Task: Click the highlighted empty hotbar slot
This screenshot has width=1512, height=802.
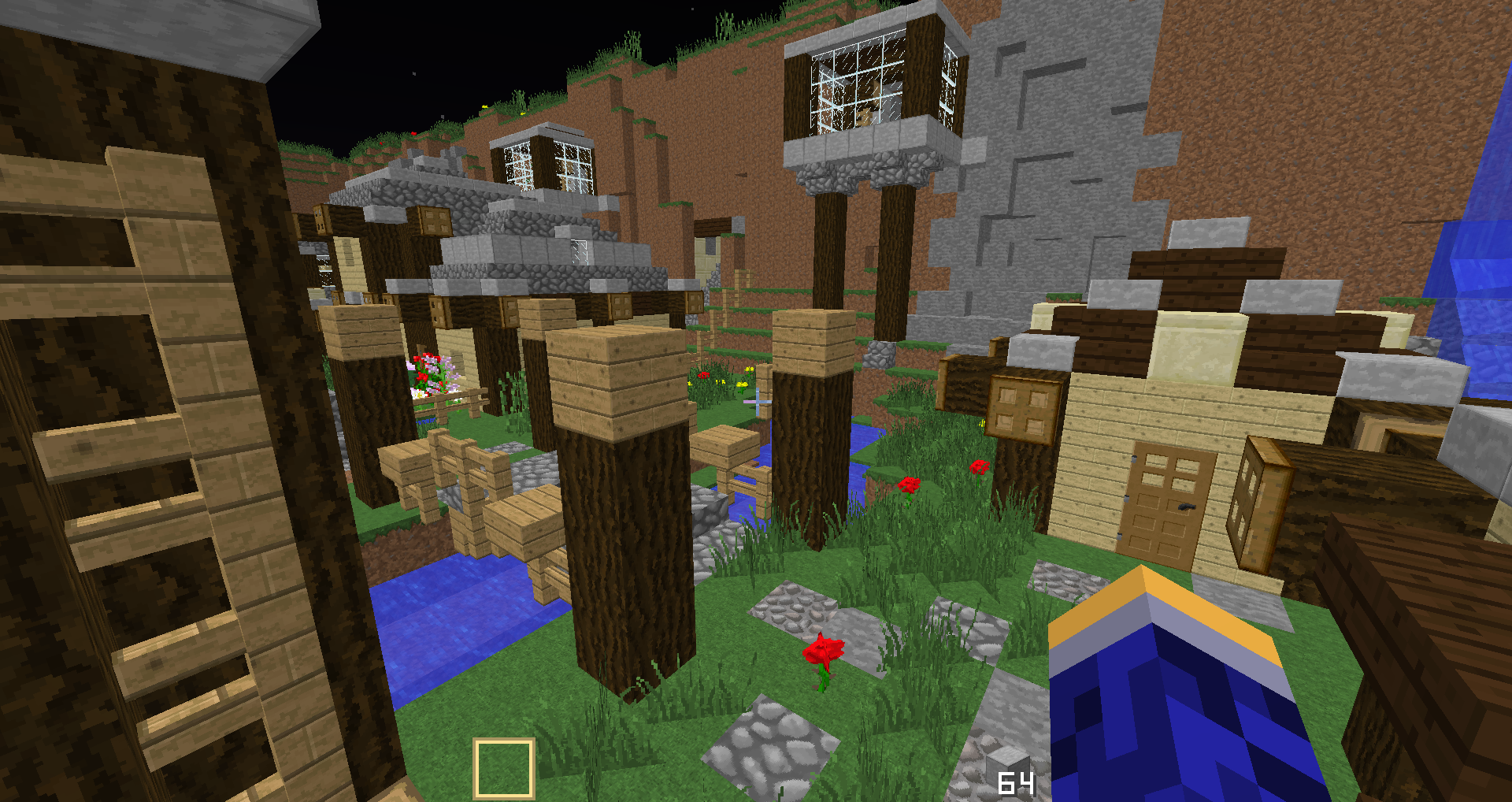Action: pos(504,768)
